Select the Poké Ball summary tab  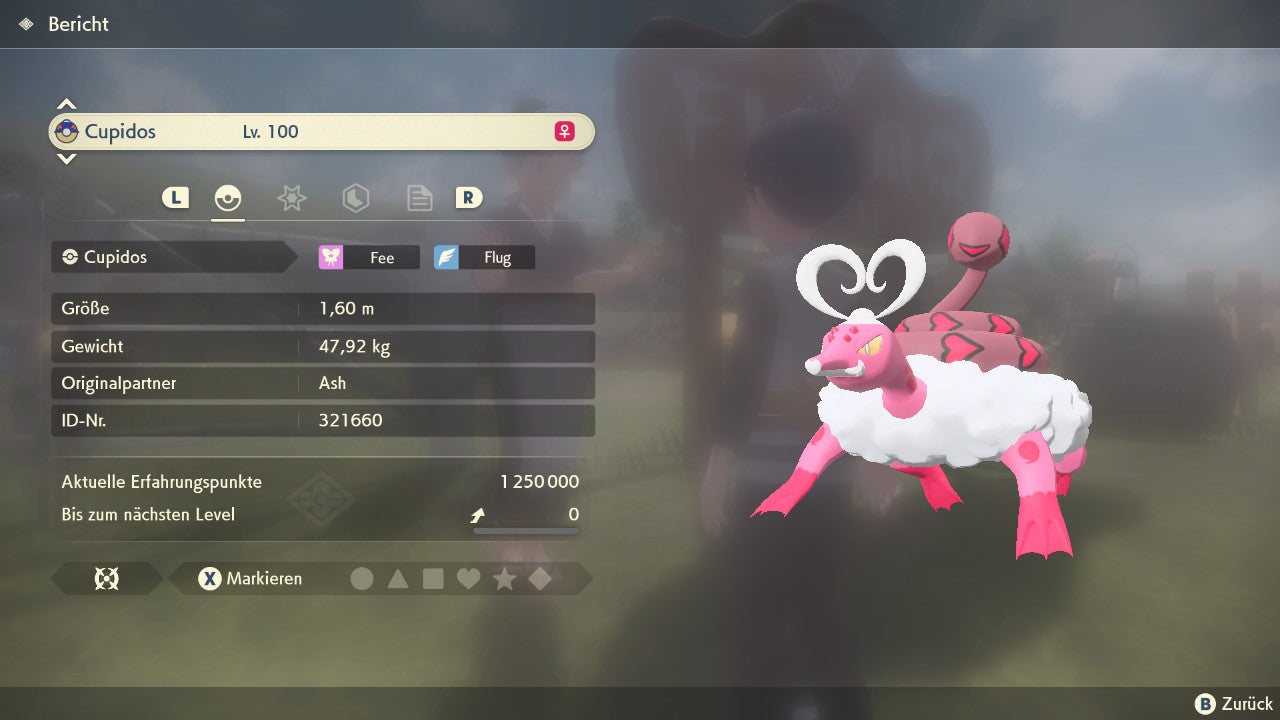(228, 198)
